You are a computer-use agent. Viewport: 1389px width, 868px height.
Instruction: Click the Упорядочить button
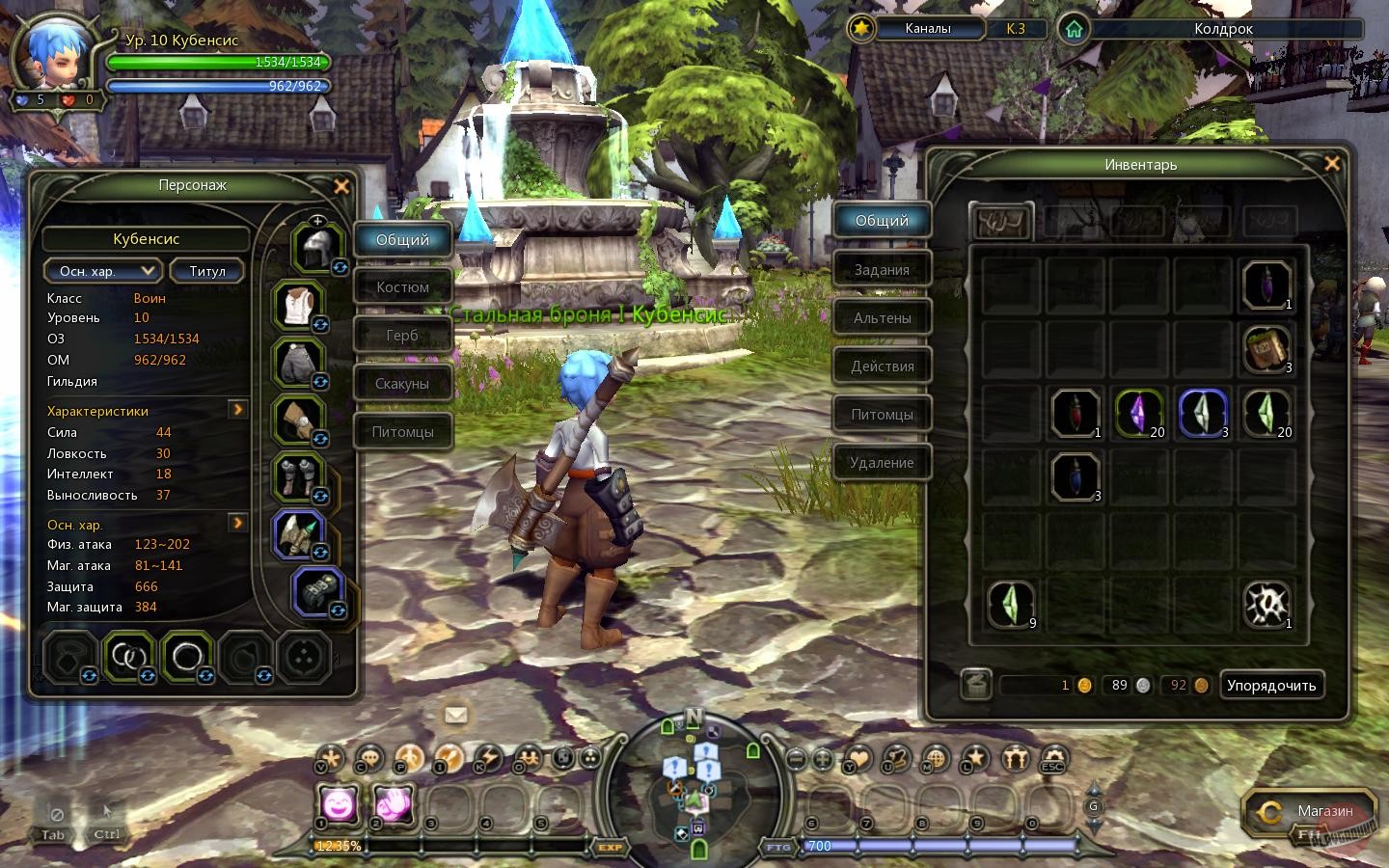pos(1271,685)
